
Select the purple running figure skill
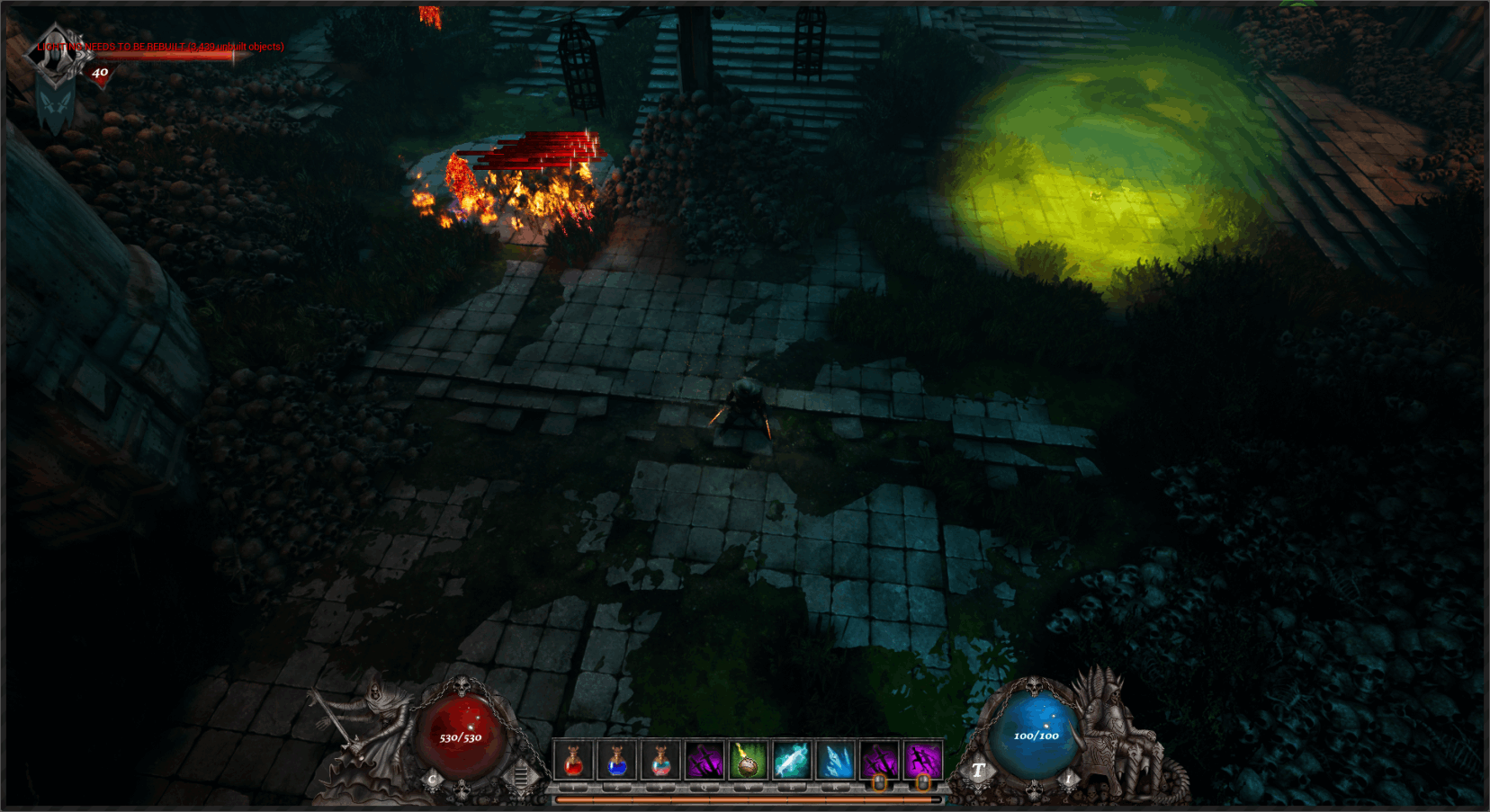922,761
